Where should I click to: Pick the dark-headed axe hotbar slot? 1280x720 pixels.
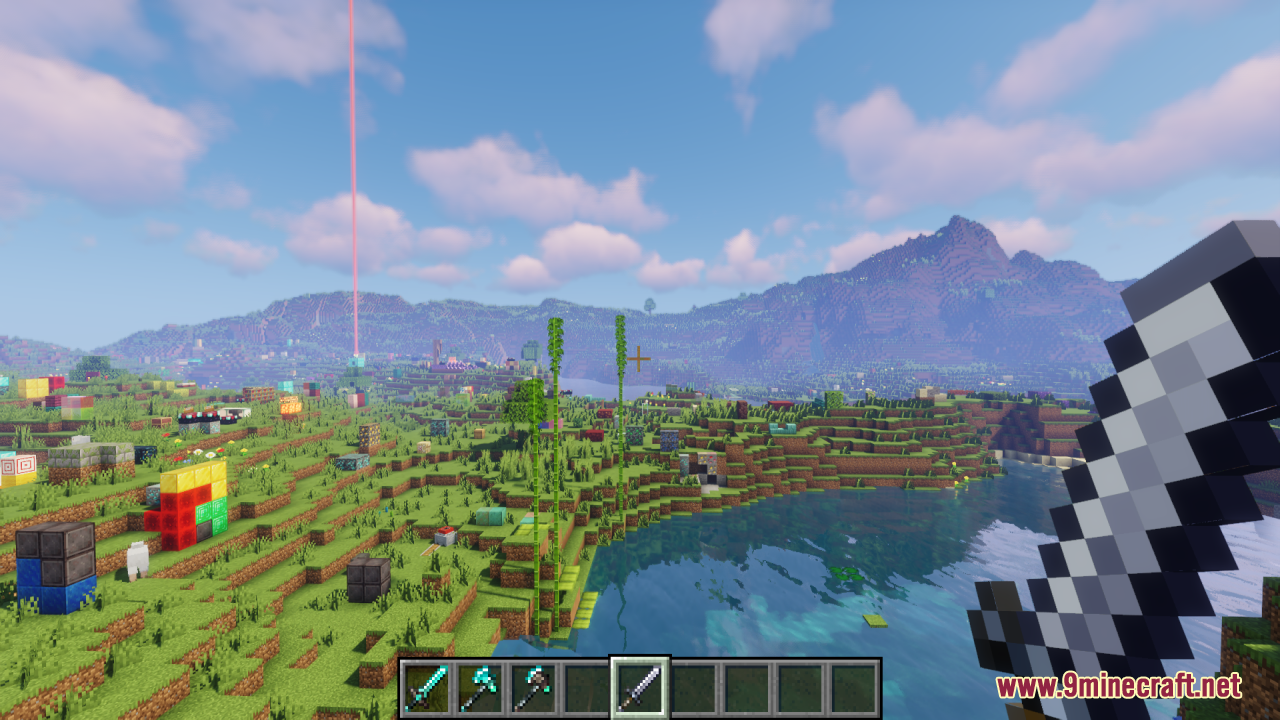point(532,687)
